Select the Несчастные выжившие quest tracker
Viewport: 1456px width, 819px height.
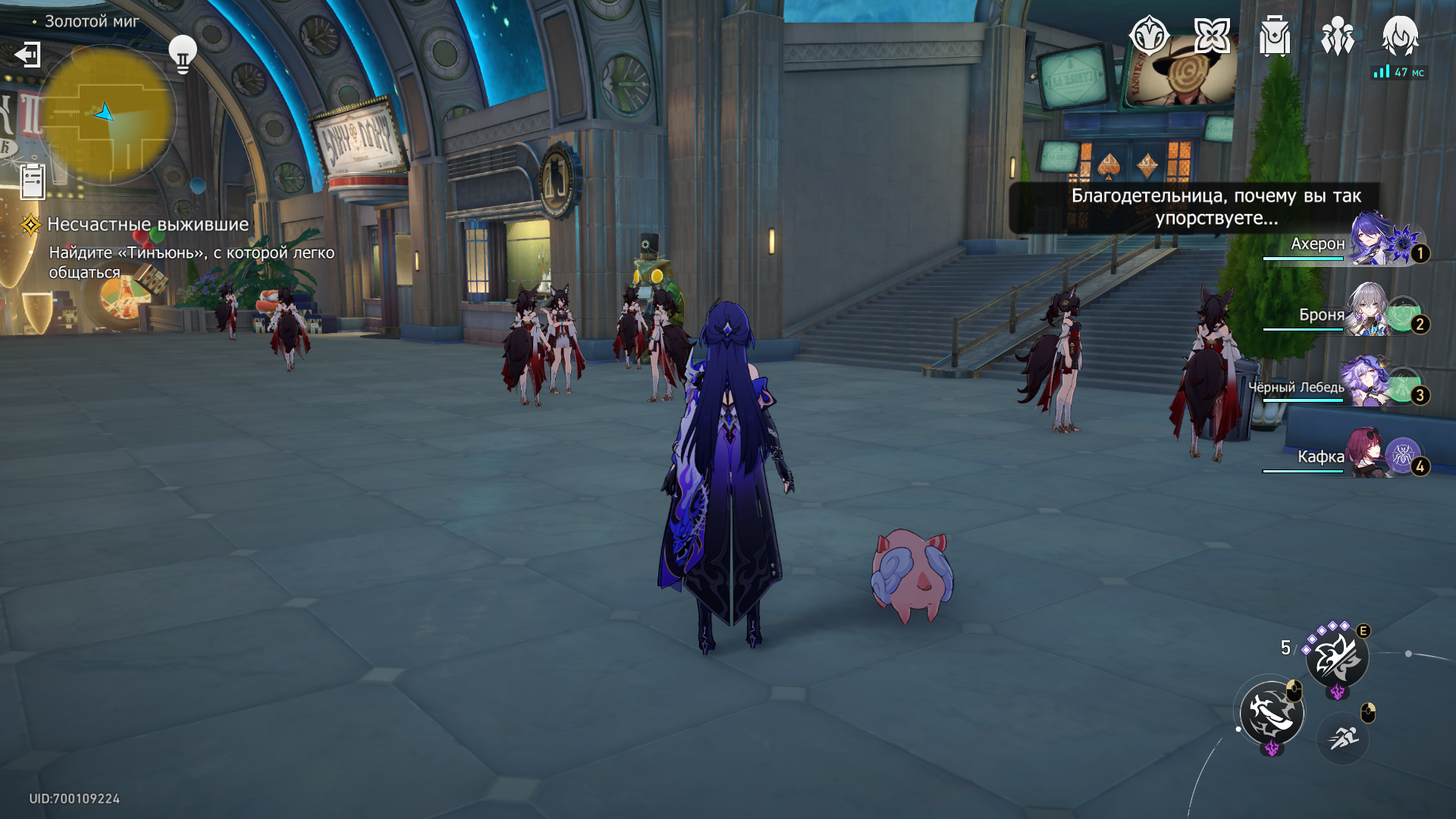pyautogui.click(x=148, y=224)
